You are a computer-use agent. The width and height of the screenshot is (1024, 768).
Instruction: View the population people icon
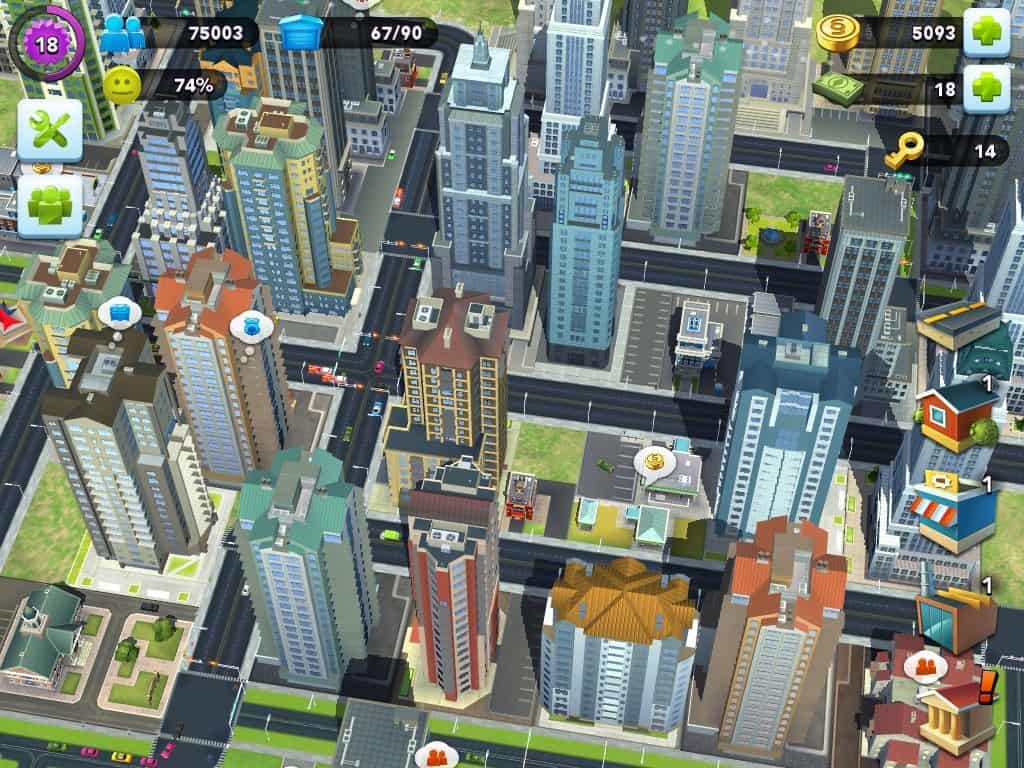(122, 33)
